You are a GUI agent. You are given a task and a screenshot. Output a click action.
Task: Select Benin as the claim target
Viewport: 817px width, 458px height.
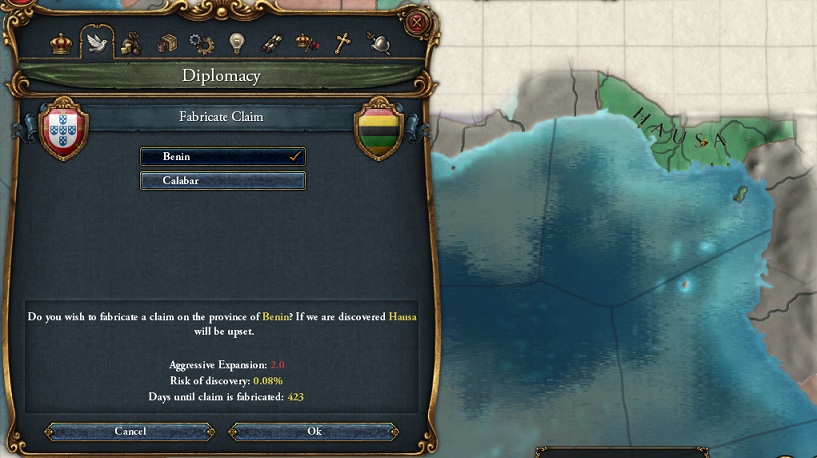tap(222, 157)
